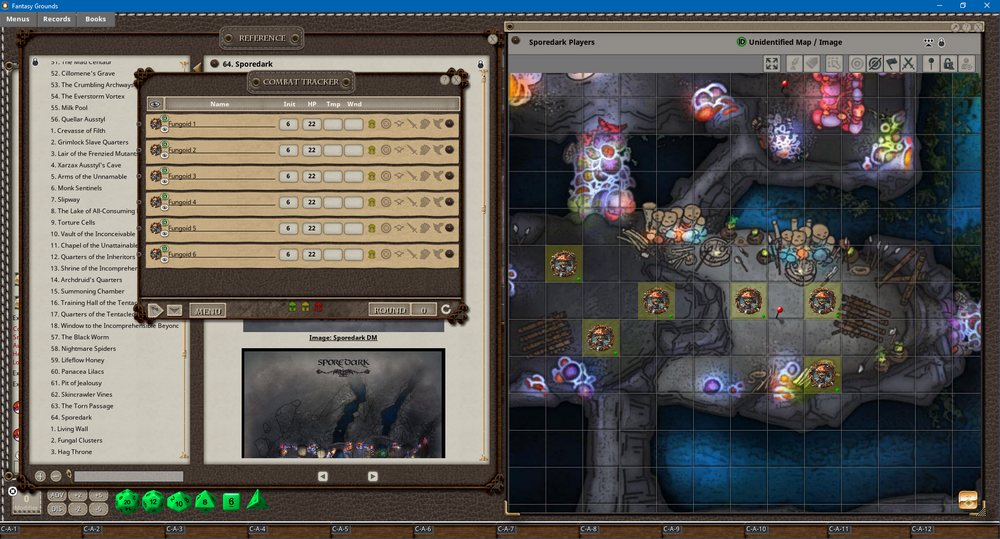Close the Combat Tracker window

pos(456,79)
